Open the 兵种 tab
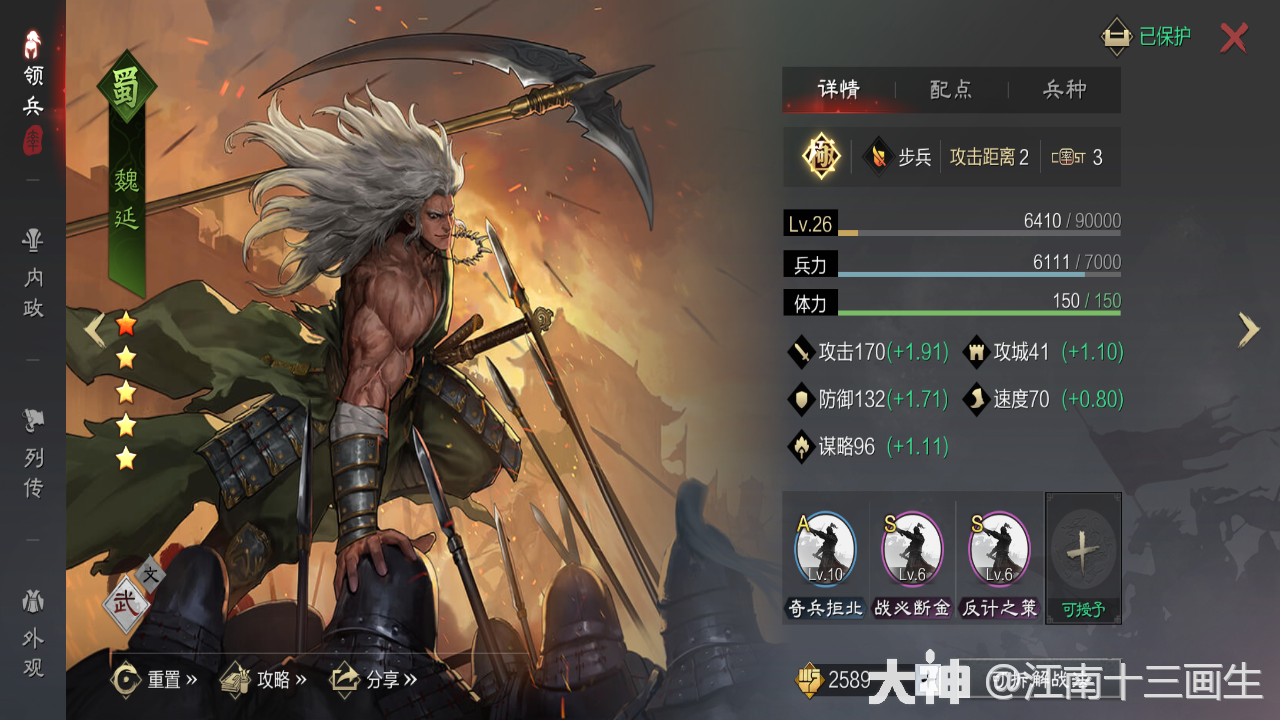 pyautogui.click(x=1066, y=90)
